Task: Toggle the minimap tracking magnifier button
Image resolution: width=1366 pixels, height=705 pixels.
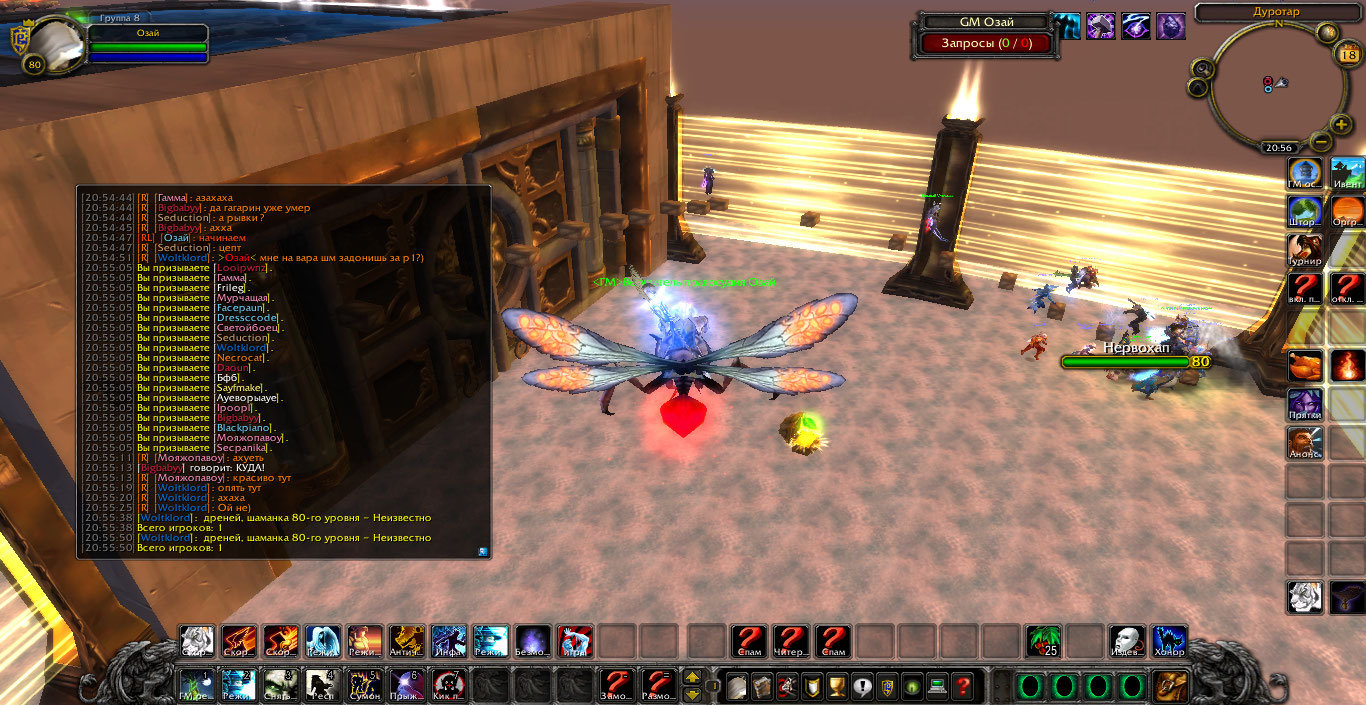Action: (1202, 68)
